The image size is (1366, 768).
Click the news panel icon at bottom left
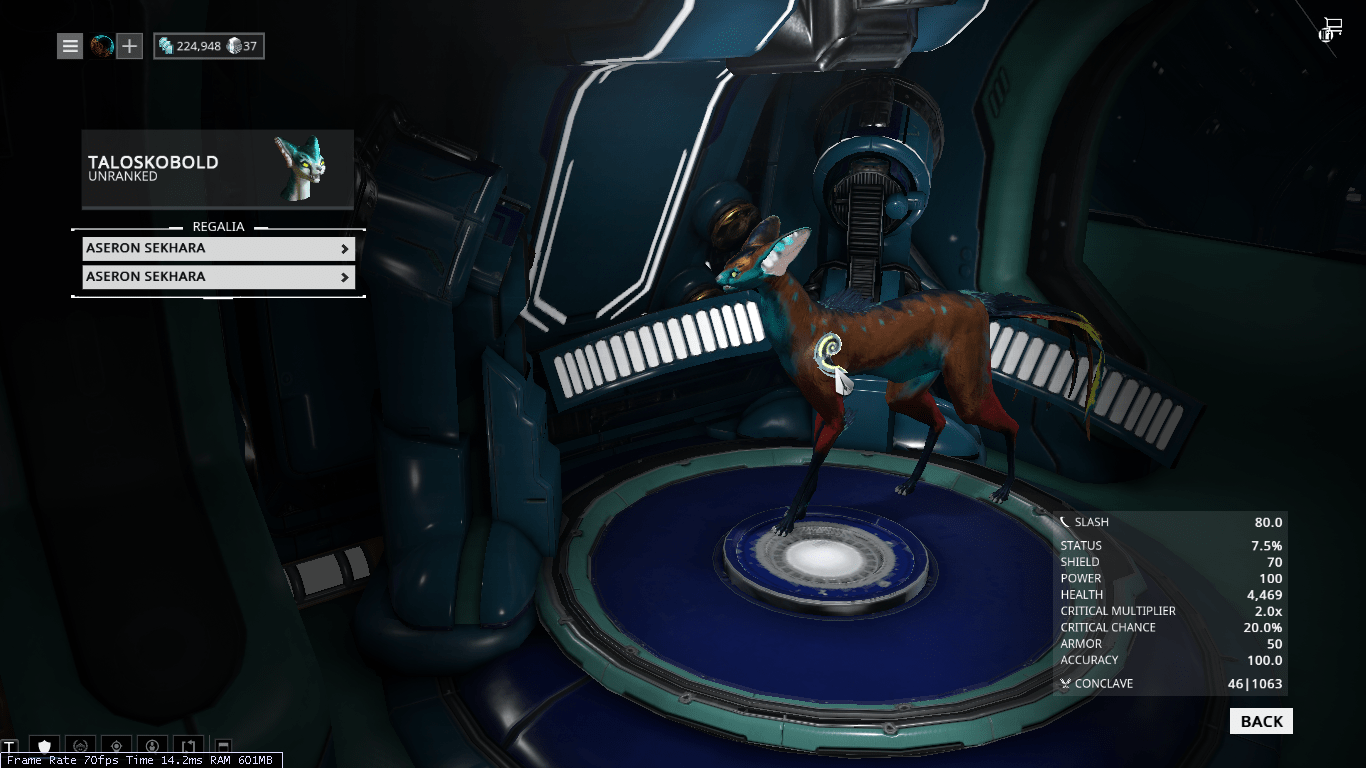[x=224, y=745]
